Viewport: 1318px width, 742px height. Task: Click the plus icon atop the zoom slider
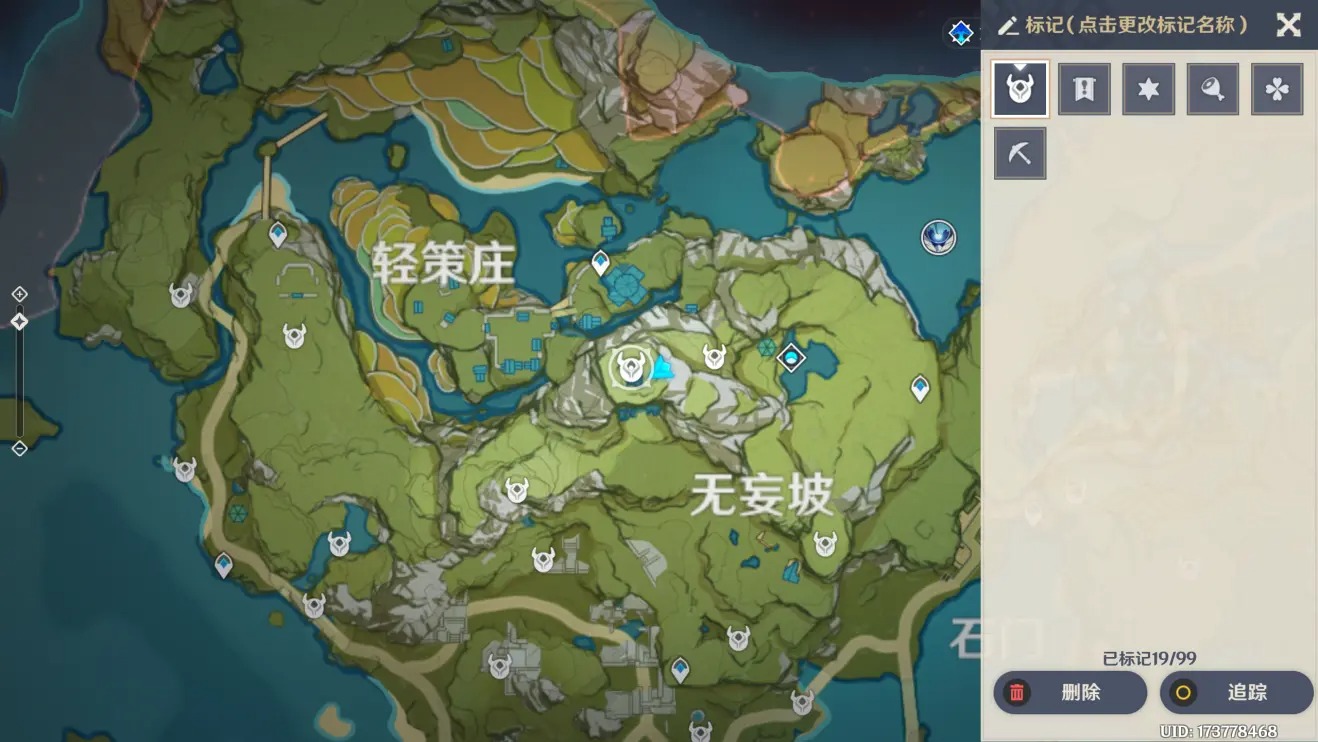pyautogui.click(x=17, y=294)
